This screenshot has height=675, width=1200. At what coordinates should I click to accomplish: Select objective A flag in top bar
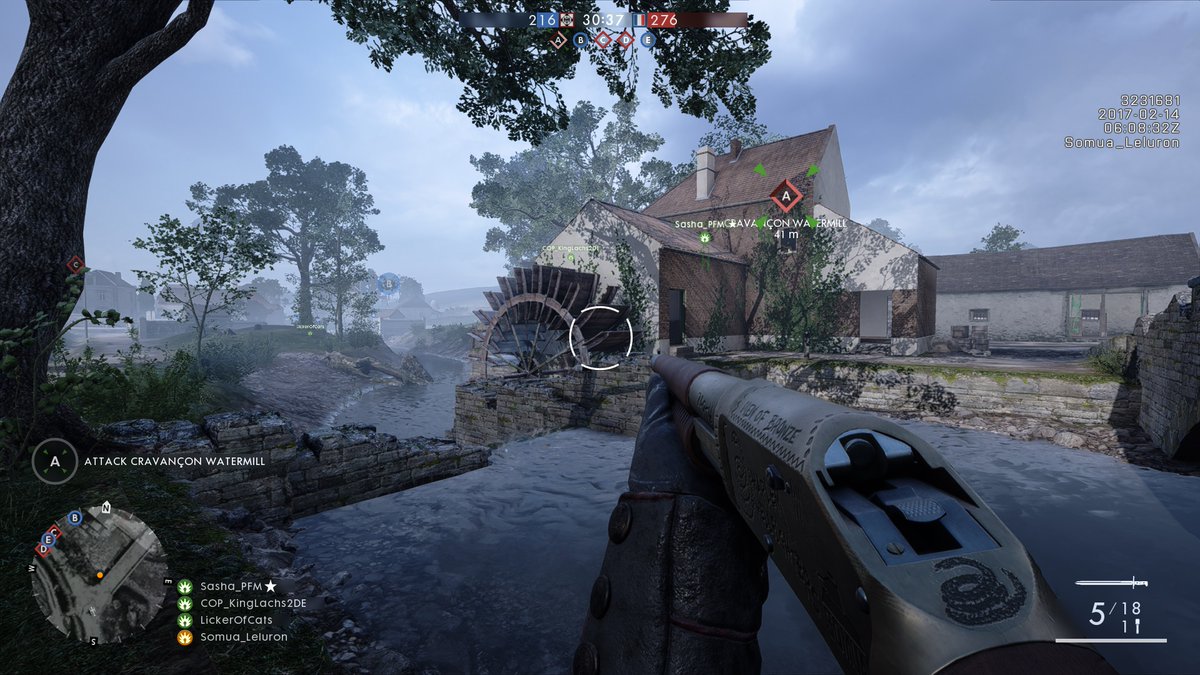point(559,40)
